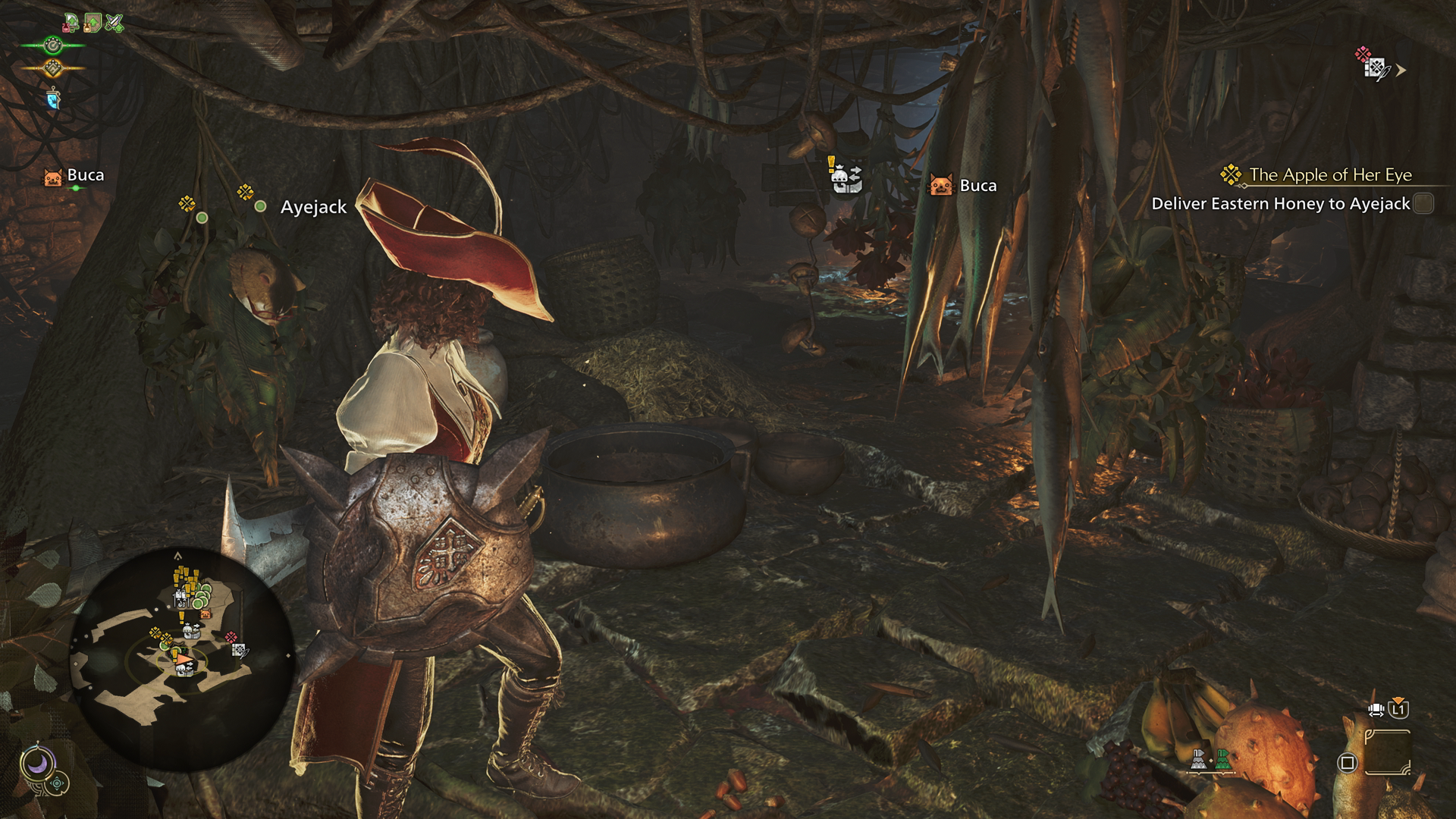Click the exclamation facility icon near Buca

click(x=845, y=177)
